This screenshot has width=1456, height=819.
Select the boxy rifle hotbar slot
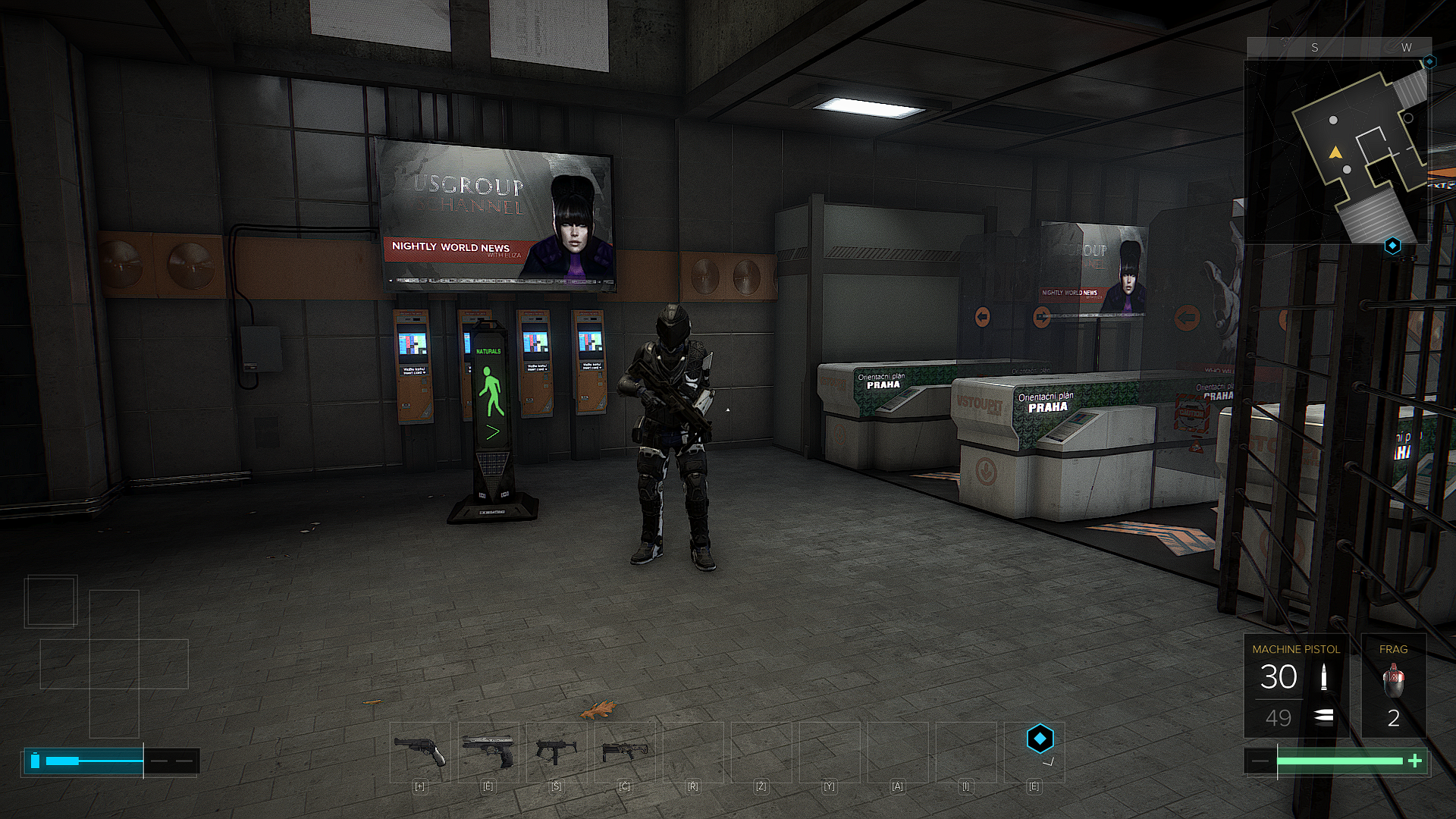[x=624, y=752]
